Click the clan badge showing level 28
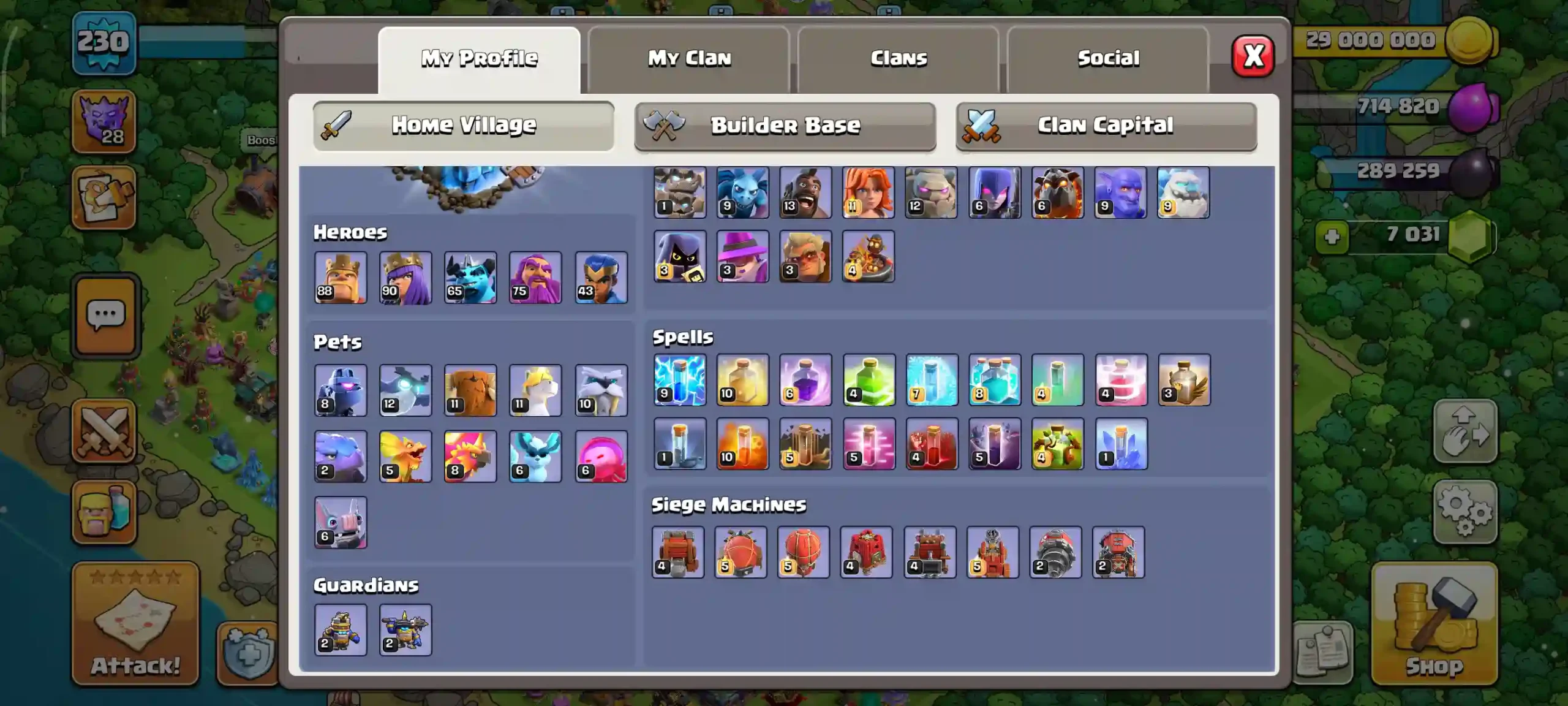This screenshot has height=706, width=1568. 105,121
